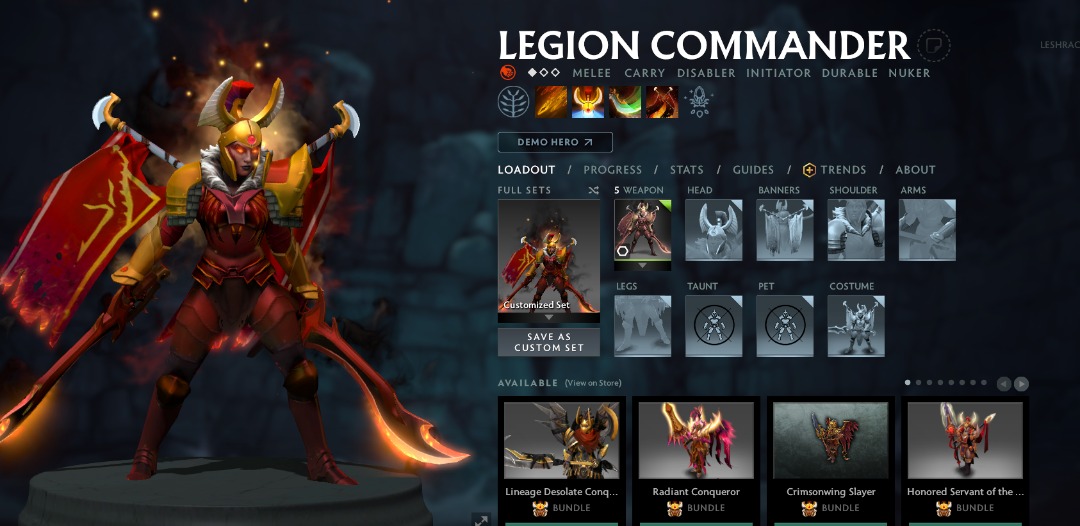Viewport: 1080px width, 526px height.
Task: Go to next page of available items
Action: [x=1021, y=384]
